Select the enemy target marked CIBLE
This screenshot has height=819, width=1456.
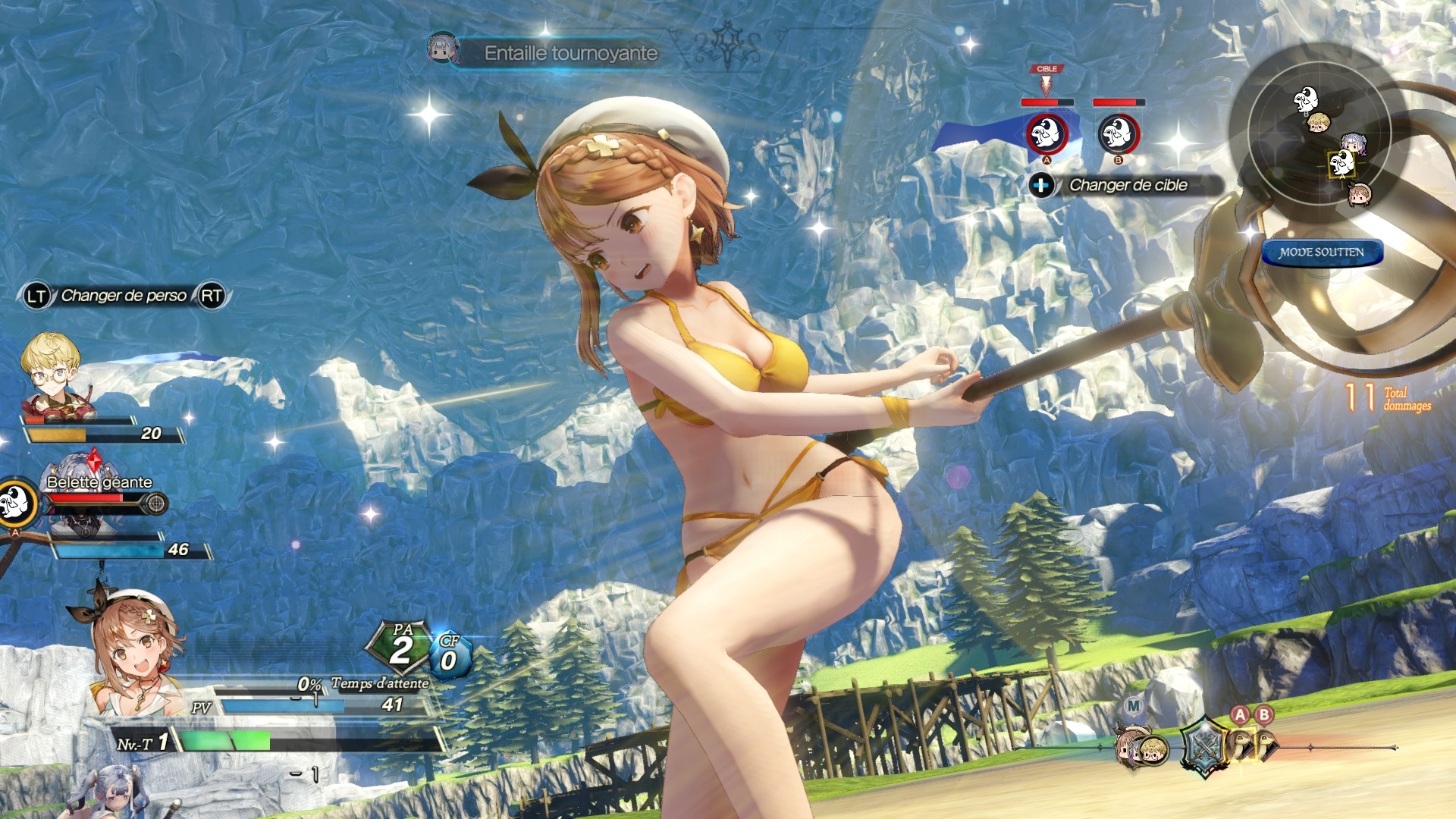1046,133
